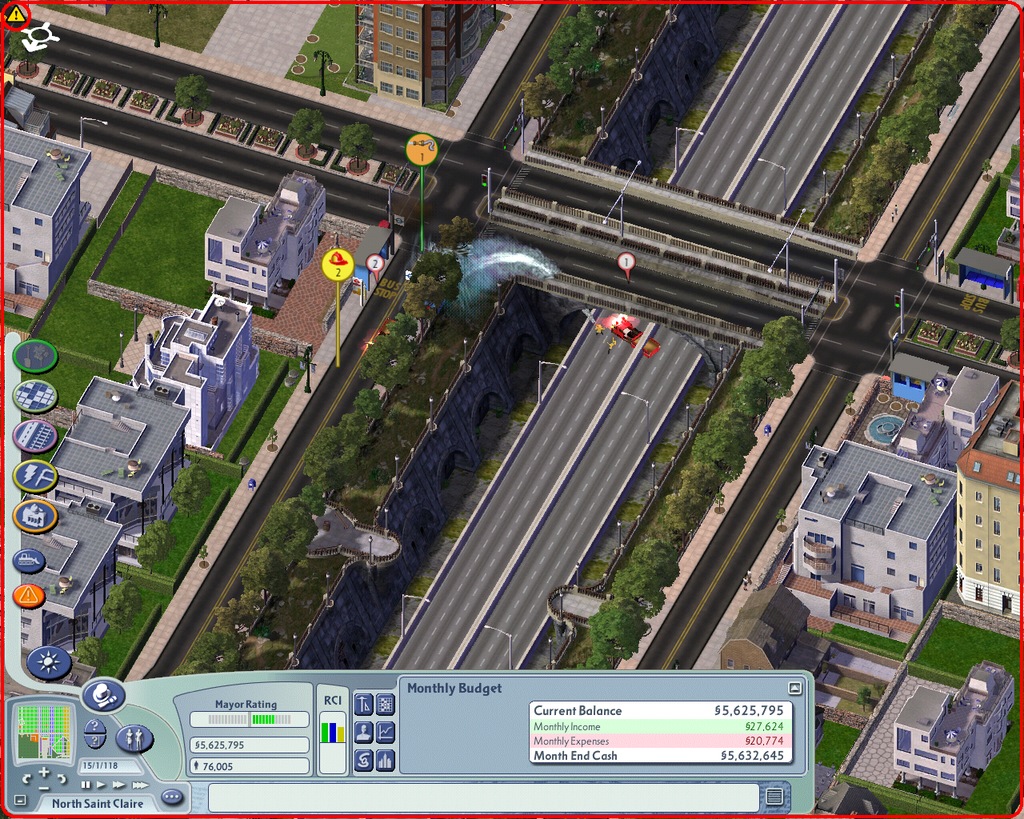
Task: Collapse the Monthly Budget panel
Action: pos(794,688)
